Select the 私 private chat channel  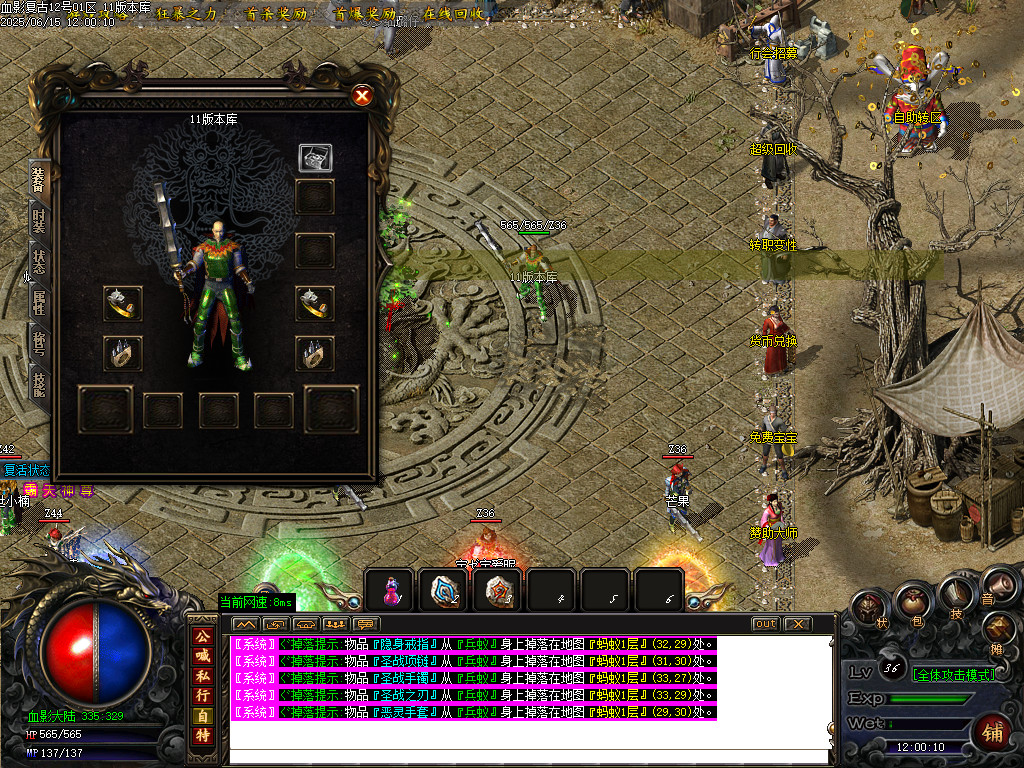coord(202,676)
